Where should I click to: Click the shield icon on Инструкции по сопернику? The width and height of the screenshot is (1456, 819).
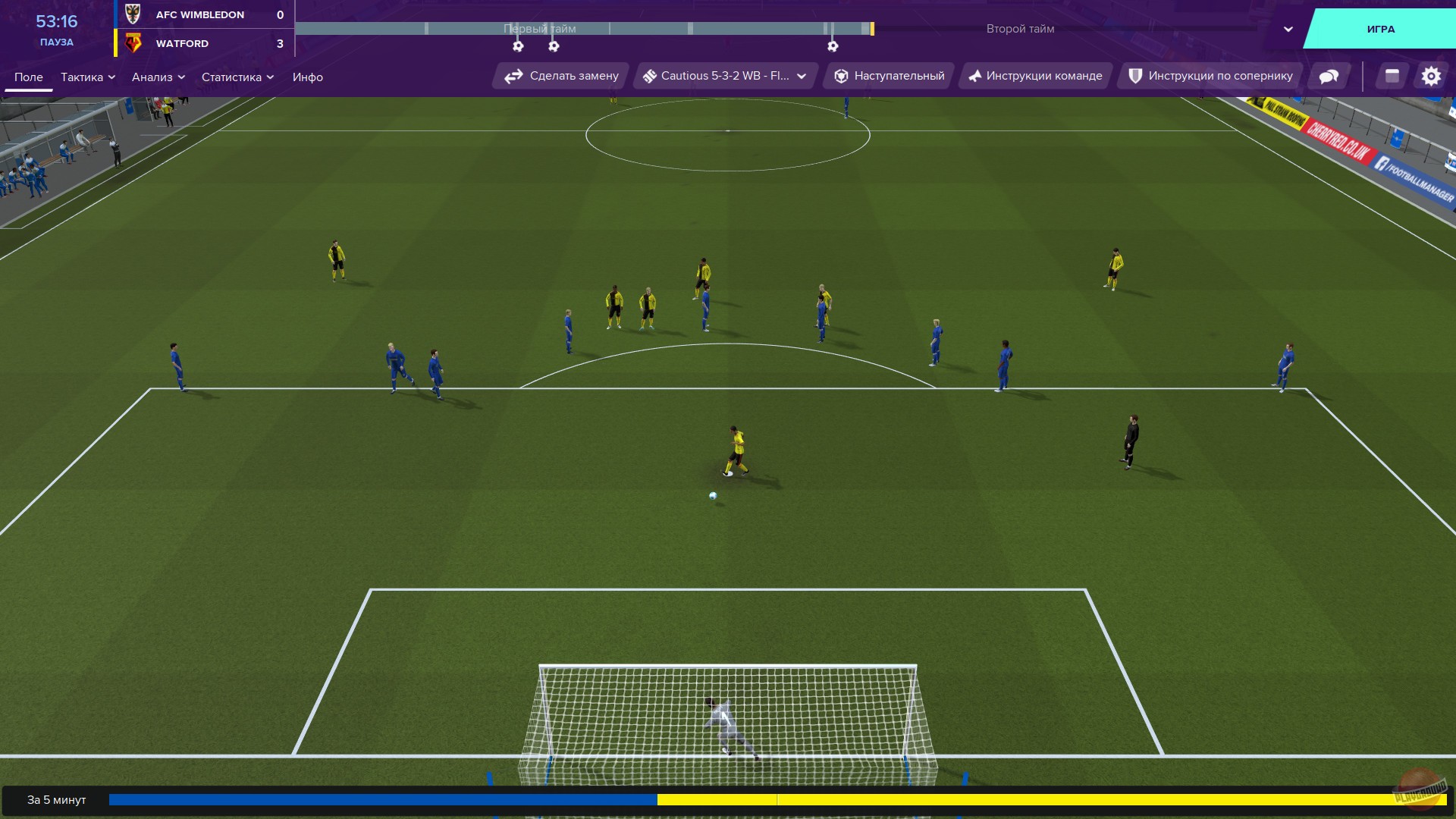point(1134,75)
